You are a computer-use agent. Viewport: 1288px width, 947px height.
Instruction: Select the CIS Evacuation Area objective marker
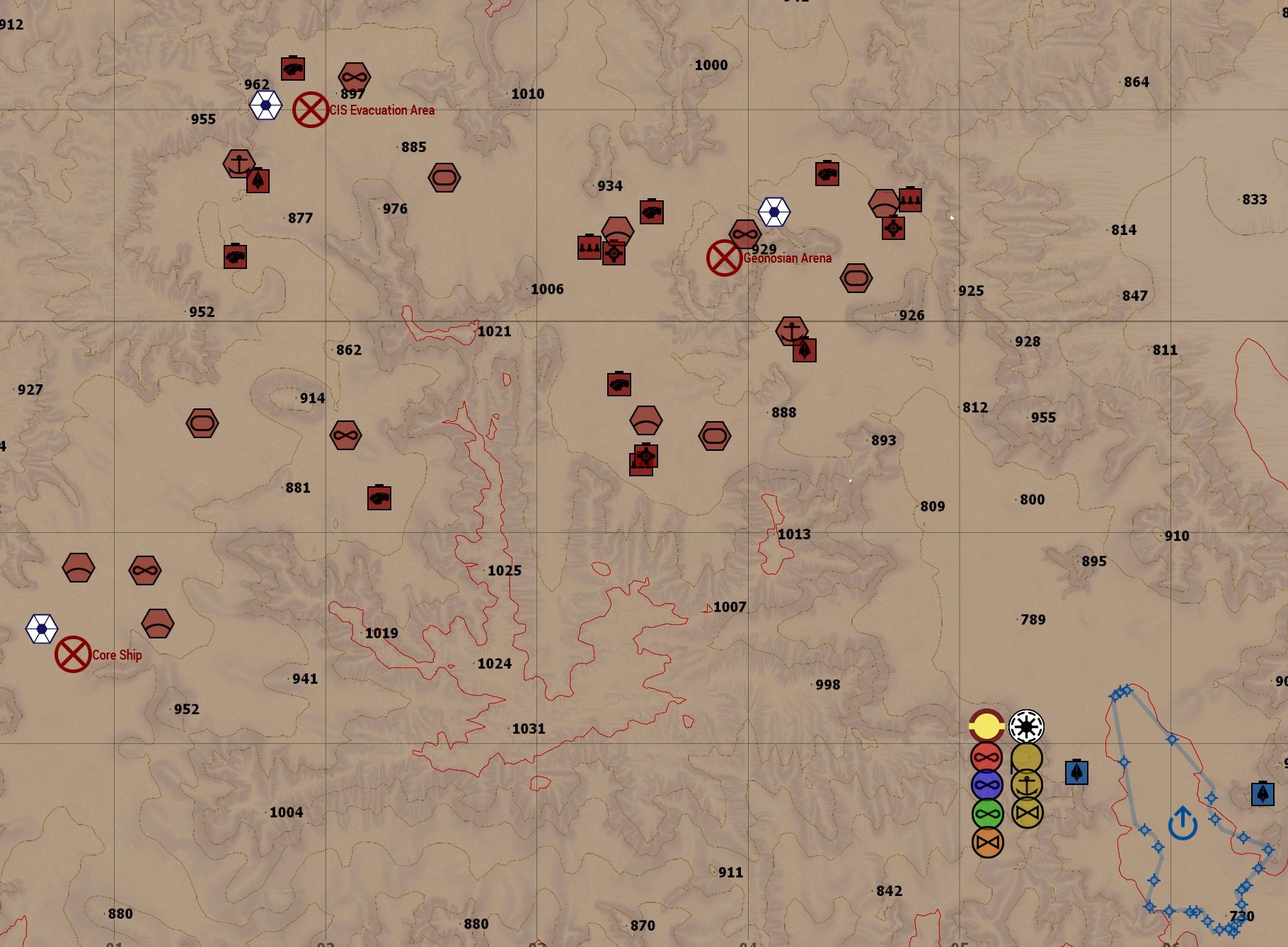coord(311,110)
